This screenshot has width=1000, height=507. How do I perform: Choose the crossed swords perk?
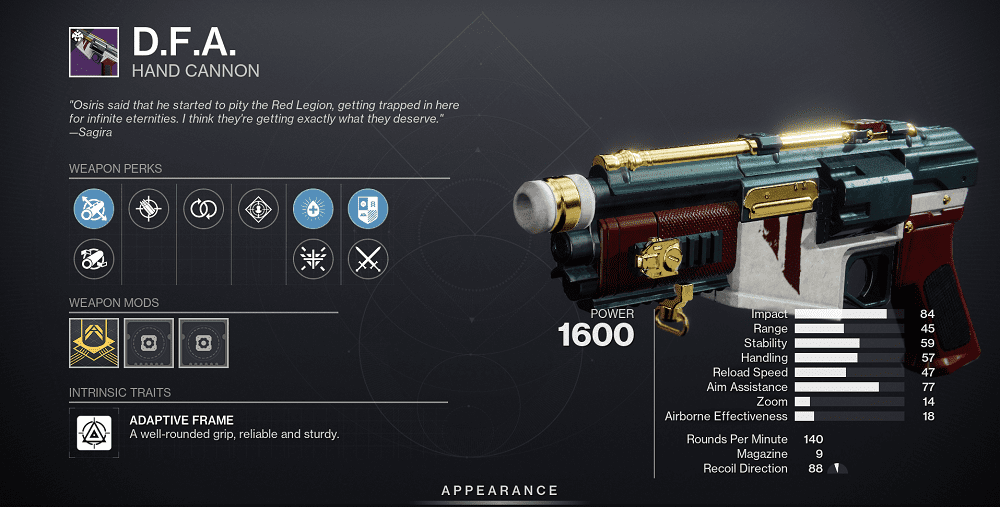(x=367, y=260)
